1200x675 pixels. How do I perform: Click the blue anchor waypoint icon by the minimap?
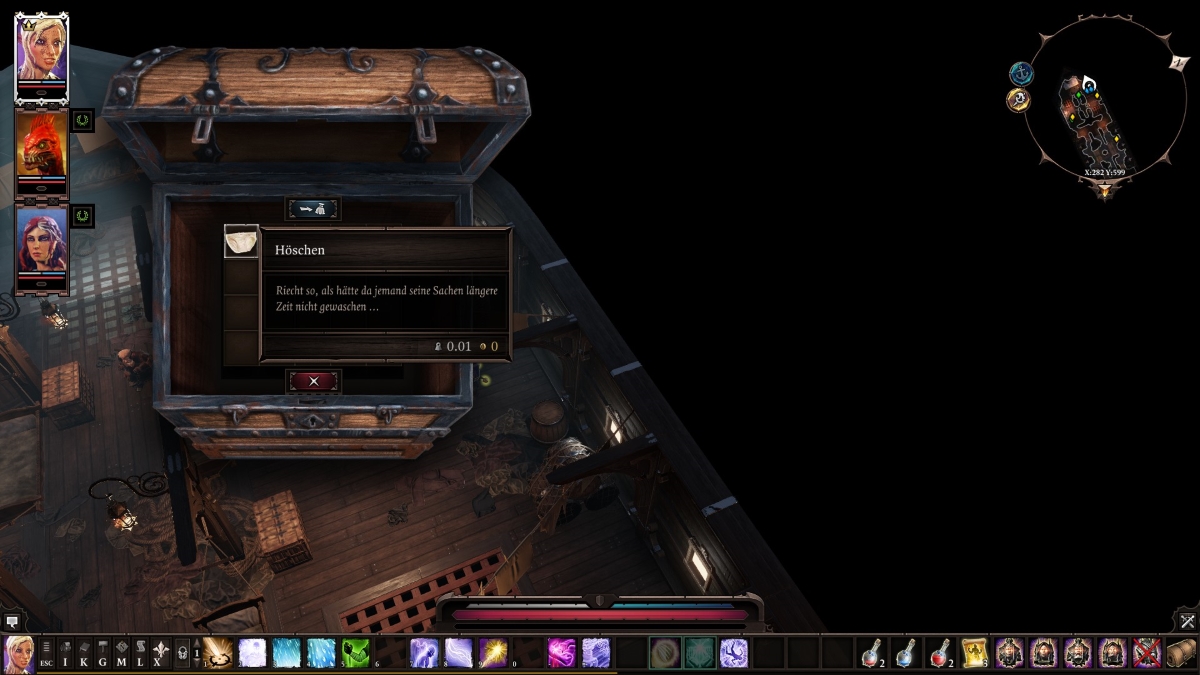1021,73
